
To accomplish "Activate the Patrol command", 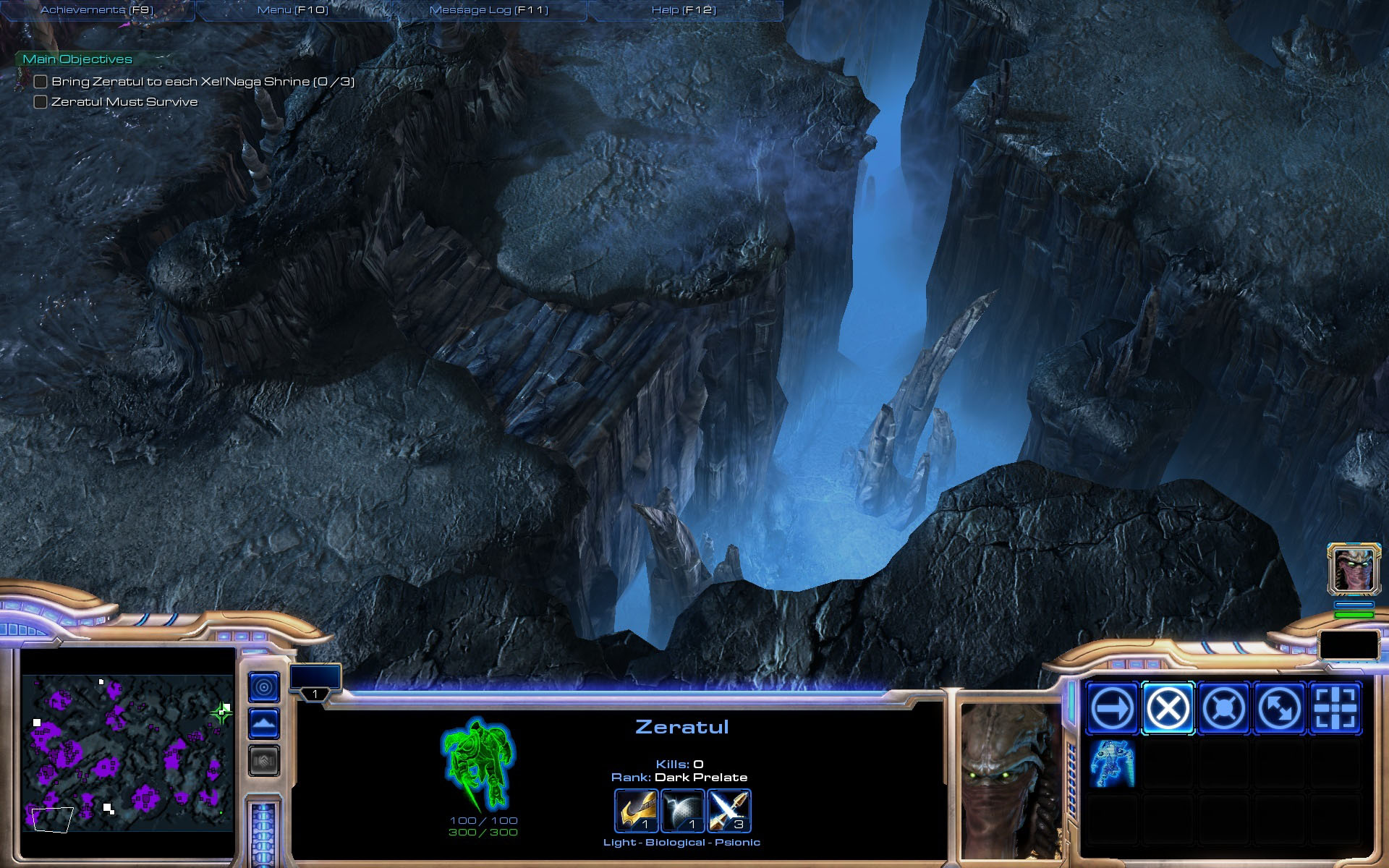I will (1279, 708).
